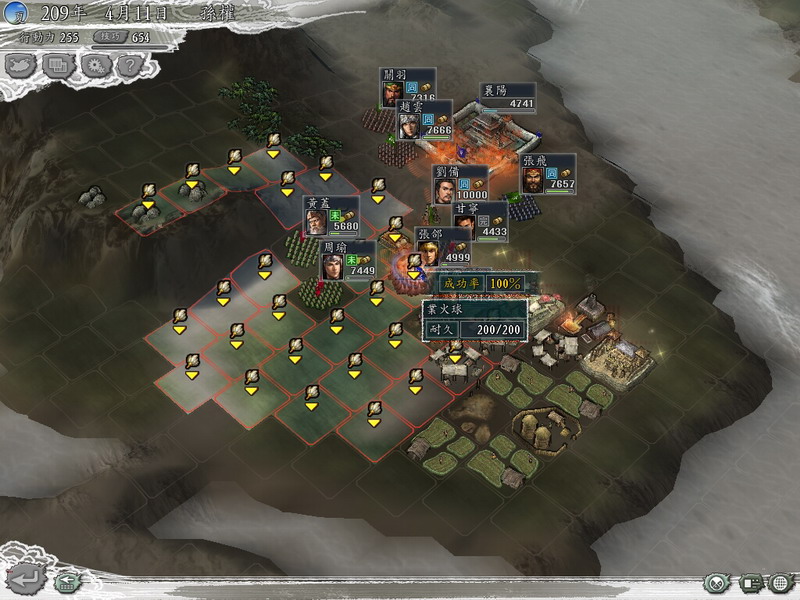Toggle the grid overlay button

[780, 582]
